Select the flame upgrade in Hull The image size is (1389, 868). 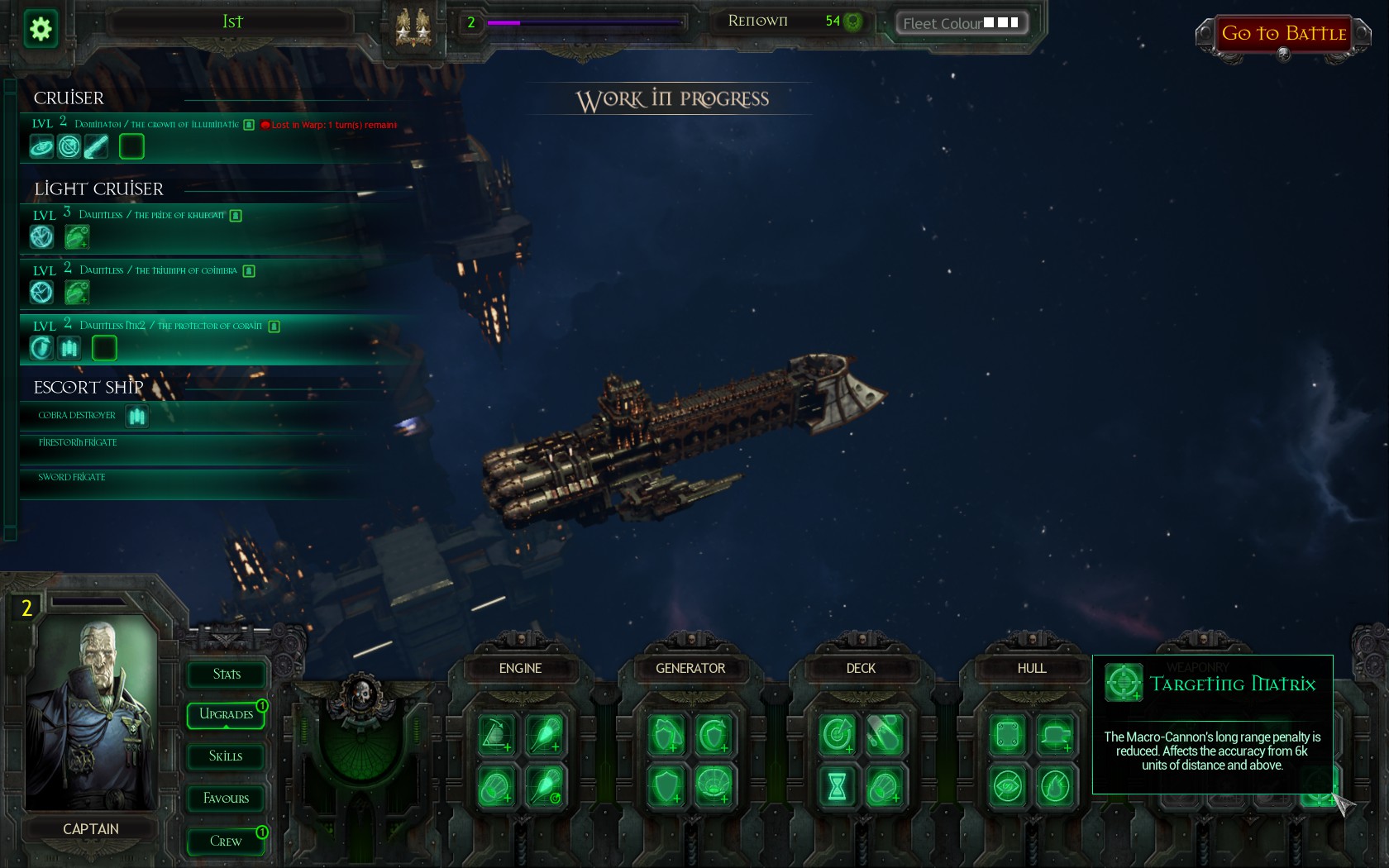click(x=1055, y=786)
